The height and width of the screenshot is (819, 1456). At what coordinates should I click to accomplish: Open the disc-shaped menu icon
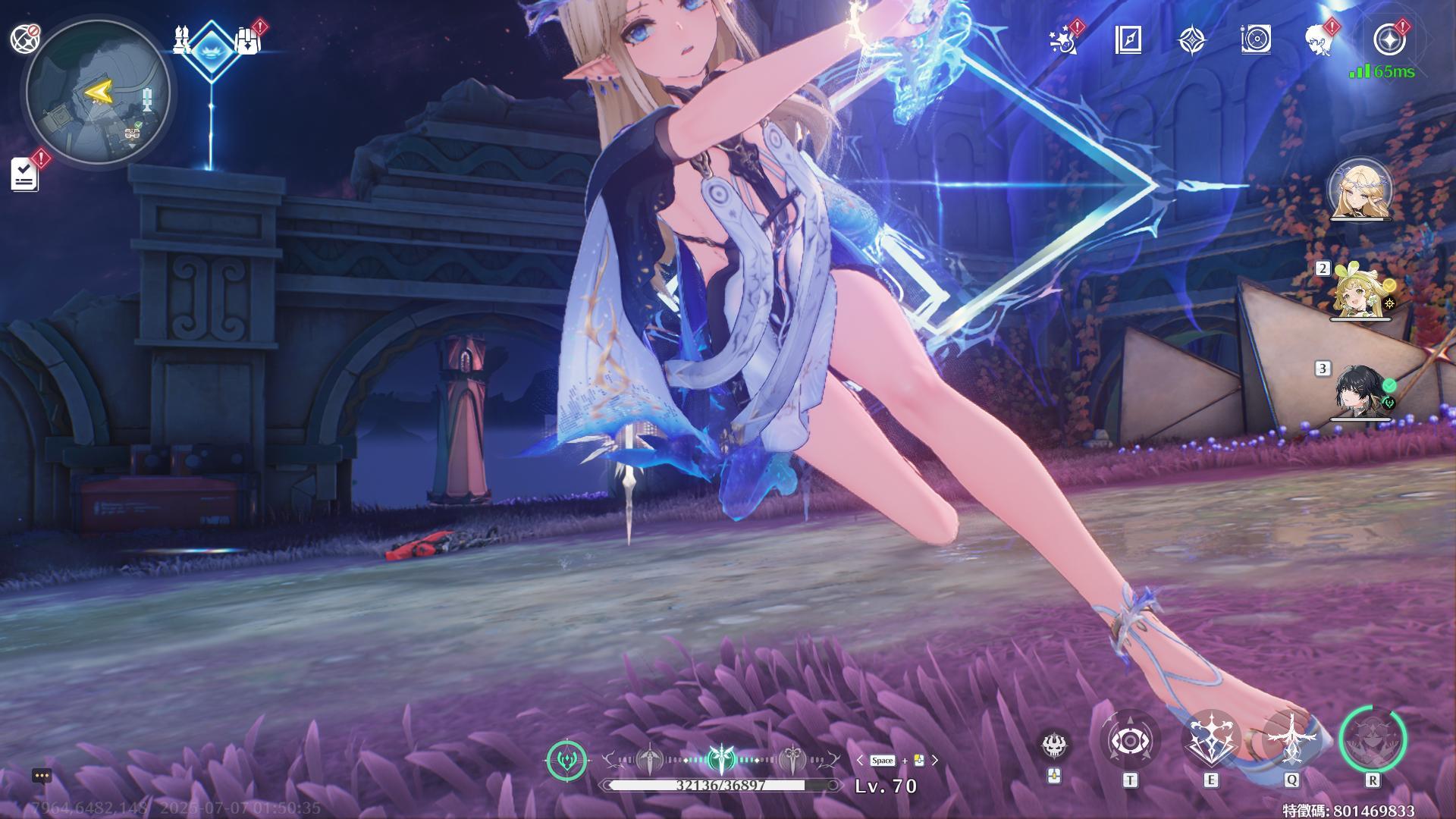coord(1256,40)
